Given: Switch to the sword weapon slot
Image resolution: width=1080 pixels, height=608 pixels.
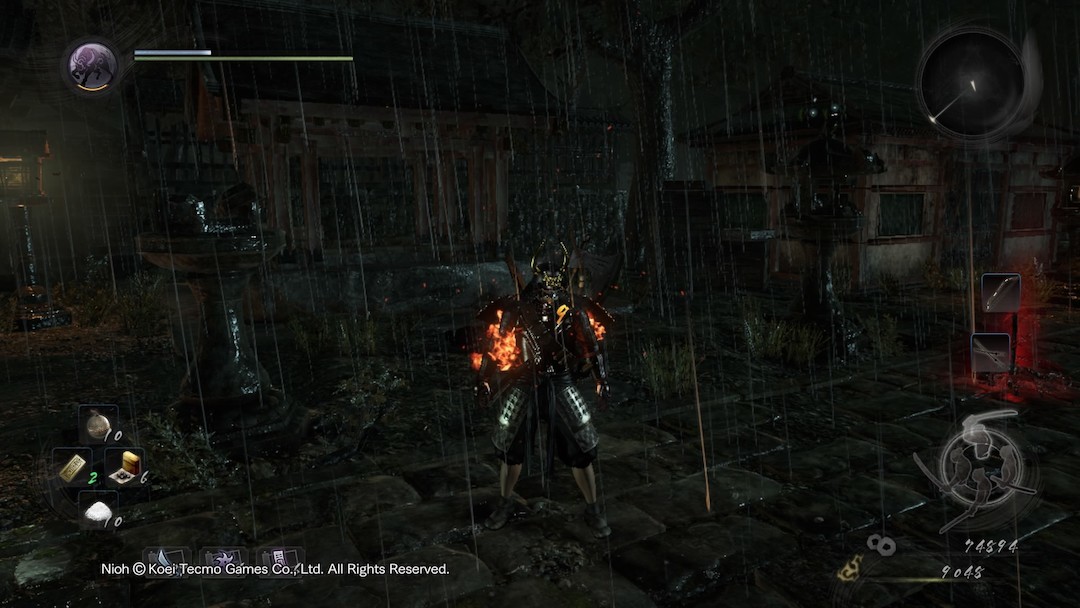Looking at the screenshot, I should tap(990, 352).
